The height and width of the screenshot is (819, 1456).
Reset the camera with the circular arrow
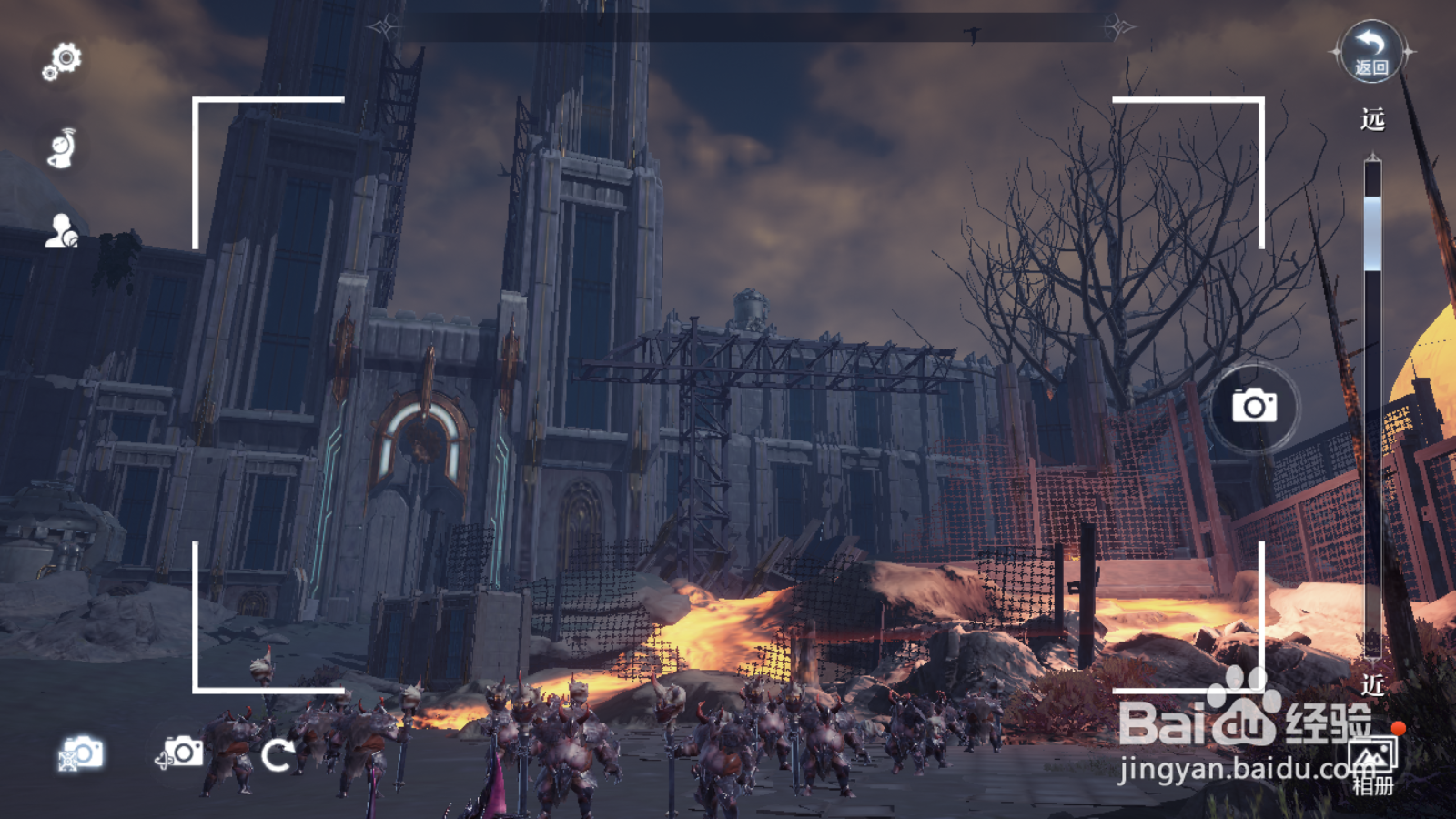[x=278, y=754]
